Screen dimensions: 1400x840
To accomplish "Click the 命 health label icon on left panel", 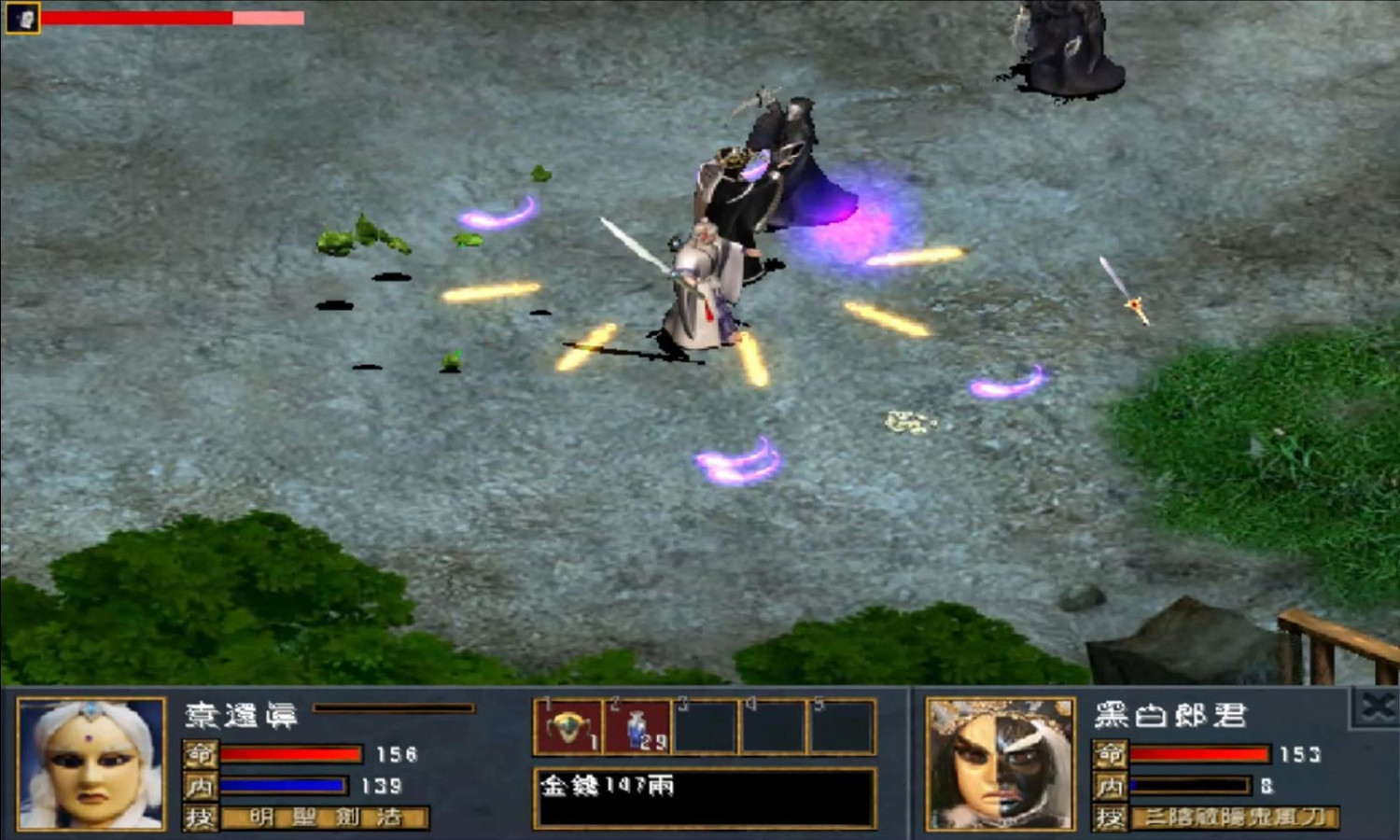I will (203, 755).
